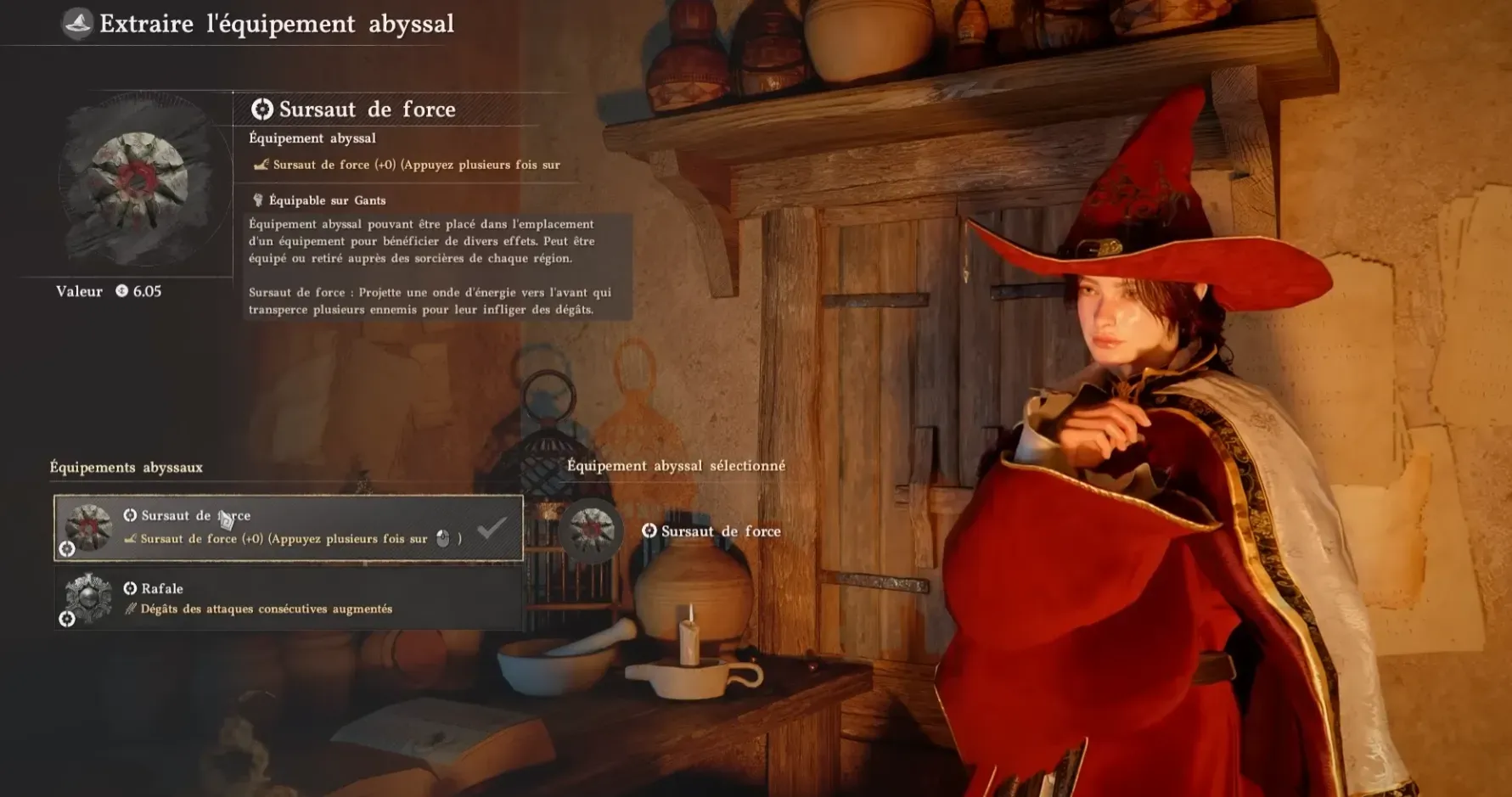Click the large Sursaut de force item preview
Image resolution: width=1512 pixels, height=797 pixels.
139,180
